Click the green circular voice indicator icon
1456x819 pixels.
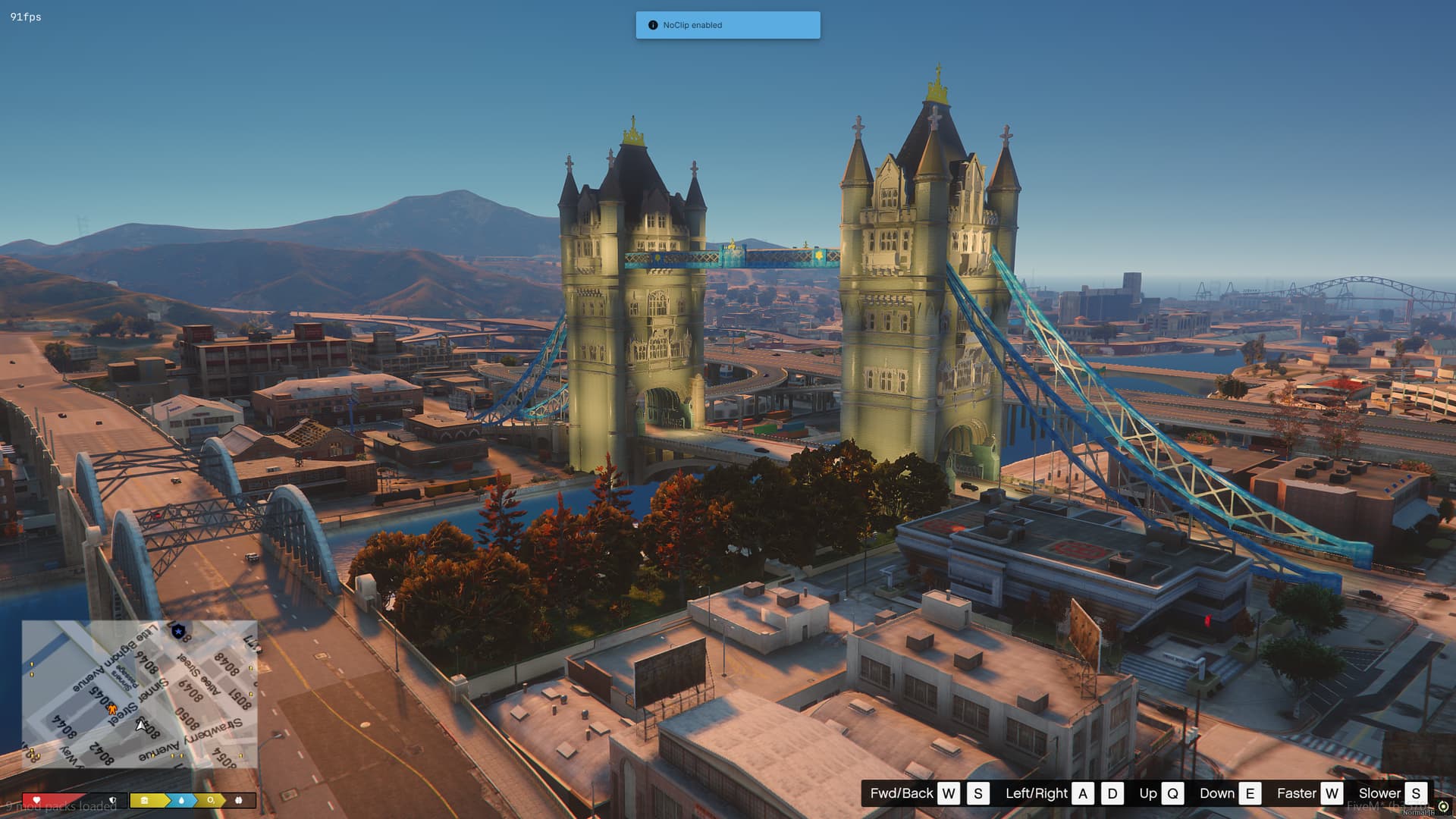coord(1443,806)
